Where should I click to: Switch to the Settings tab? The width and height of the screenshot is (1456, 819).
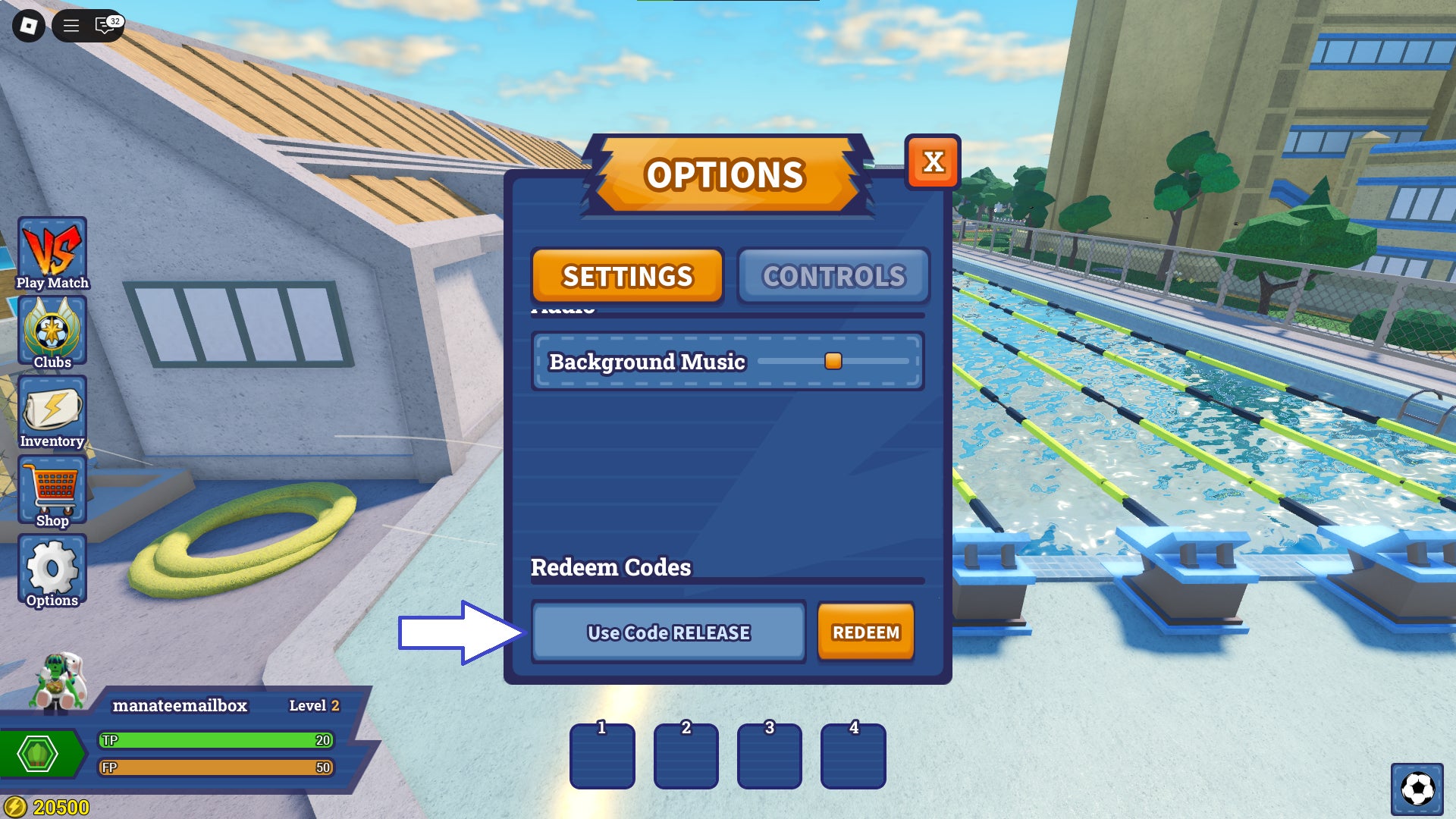(627, 276)
